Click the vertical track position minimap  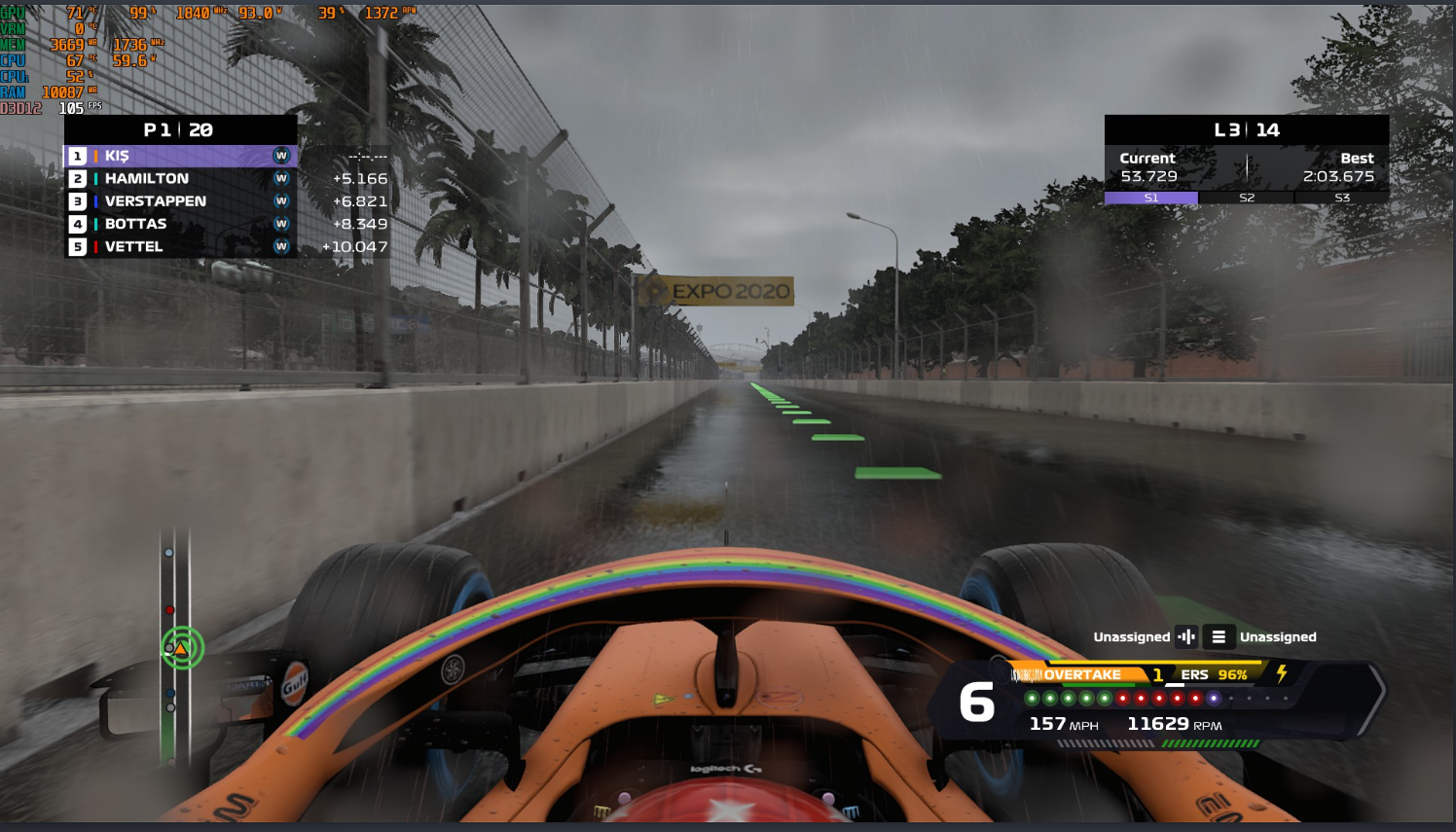click(176, 647)
